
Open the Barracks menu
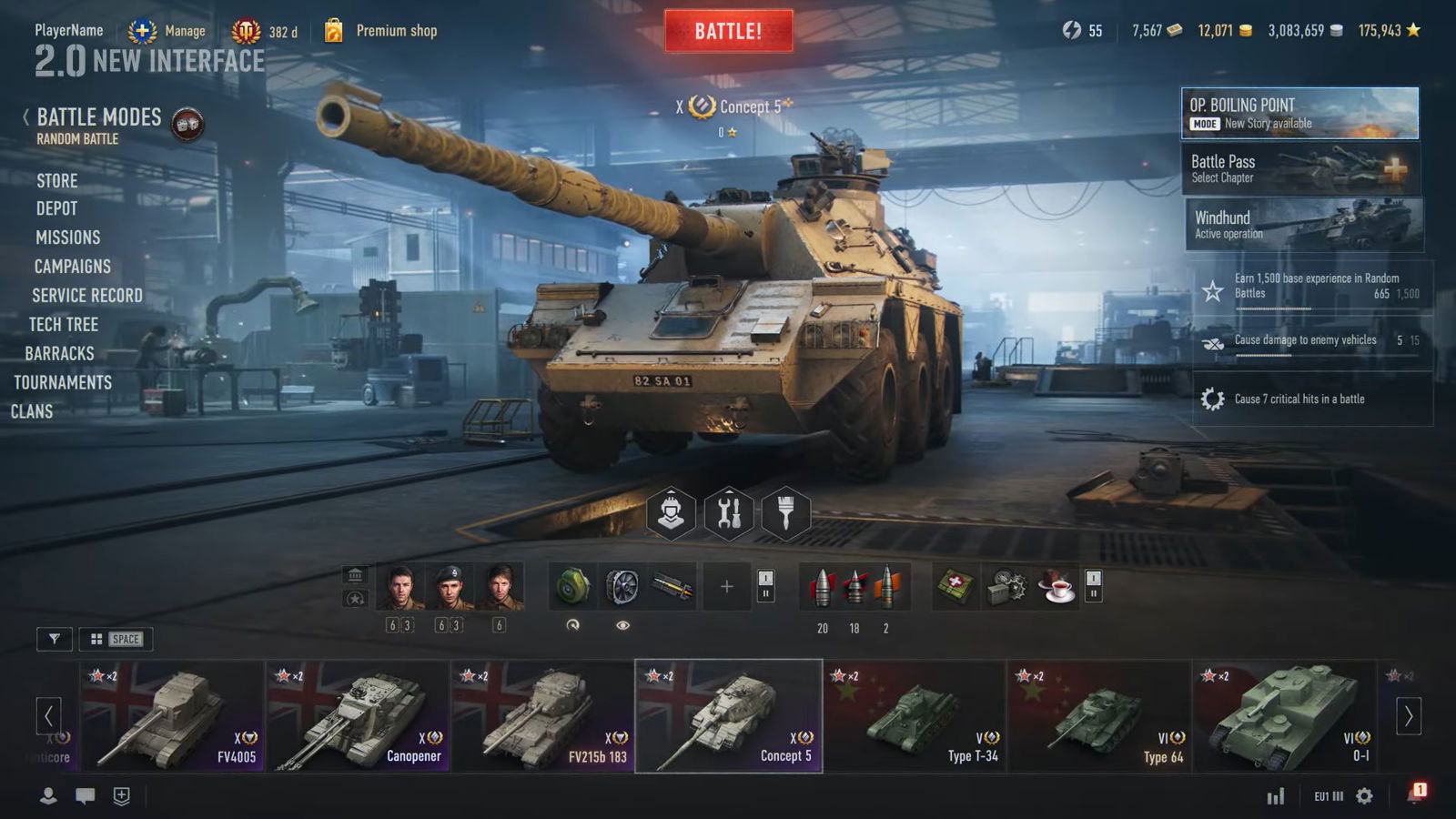[59, 353]
